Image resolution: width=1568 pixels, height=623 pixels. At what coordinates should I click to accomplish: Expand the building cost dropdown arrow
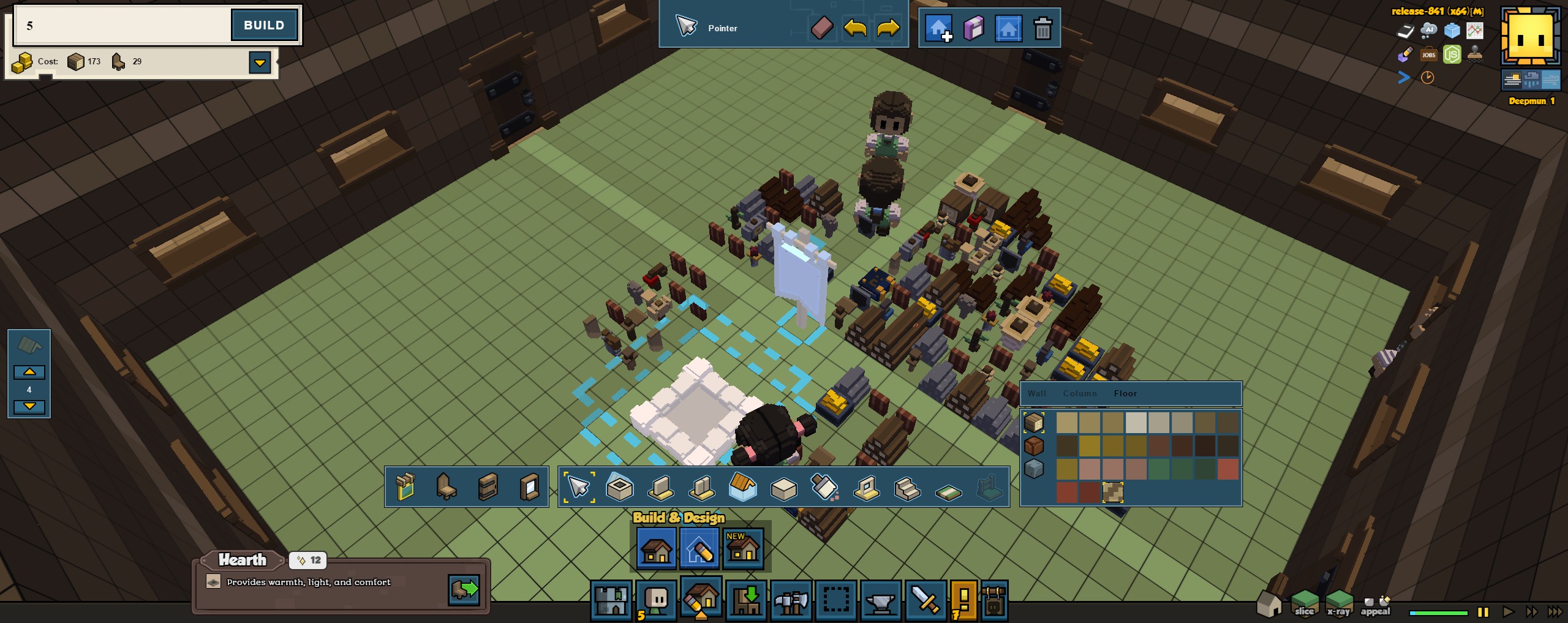coord(260,62)
